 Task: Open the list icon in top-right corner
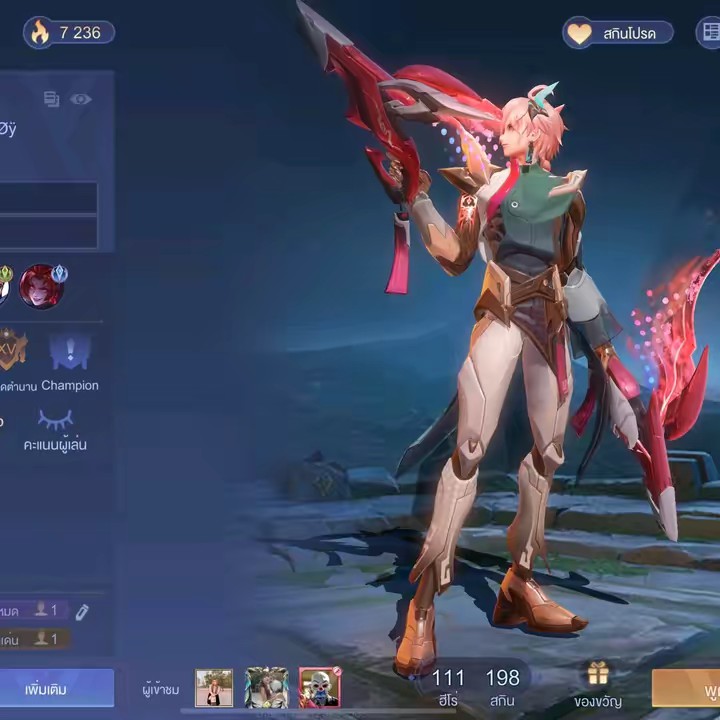709,33
